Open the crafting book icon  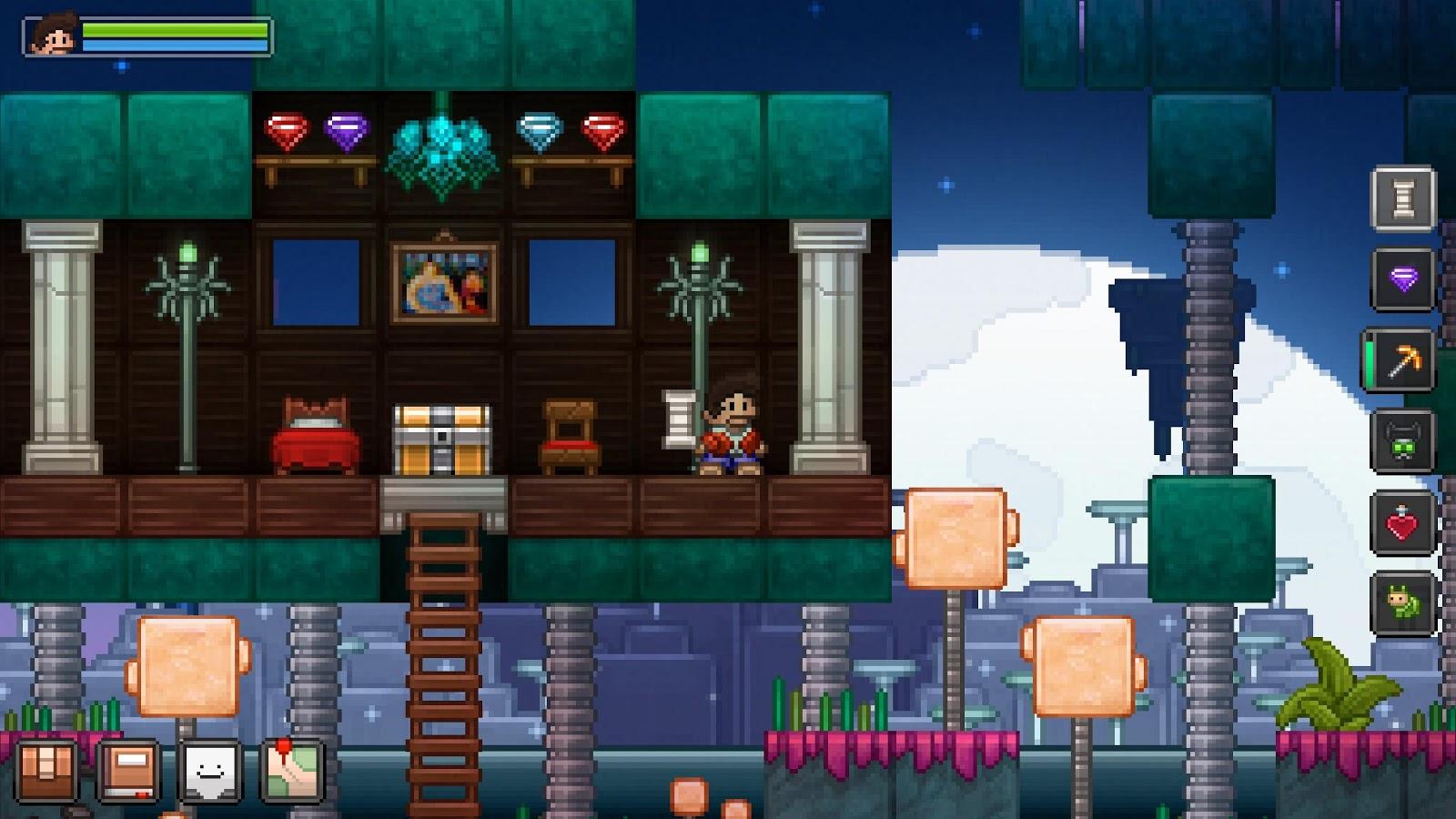point(127,769)
